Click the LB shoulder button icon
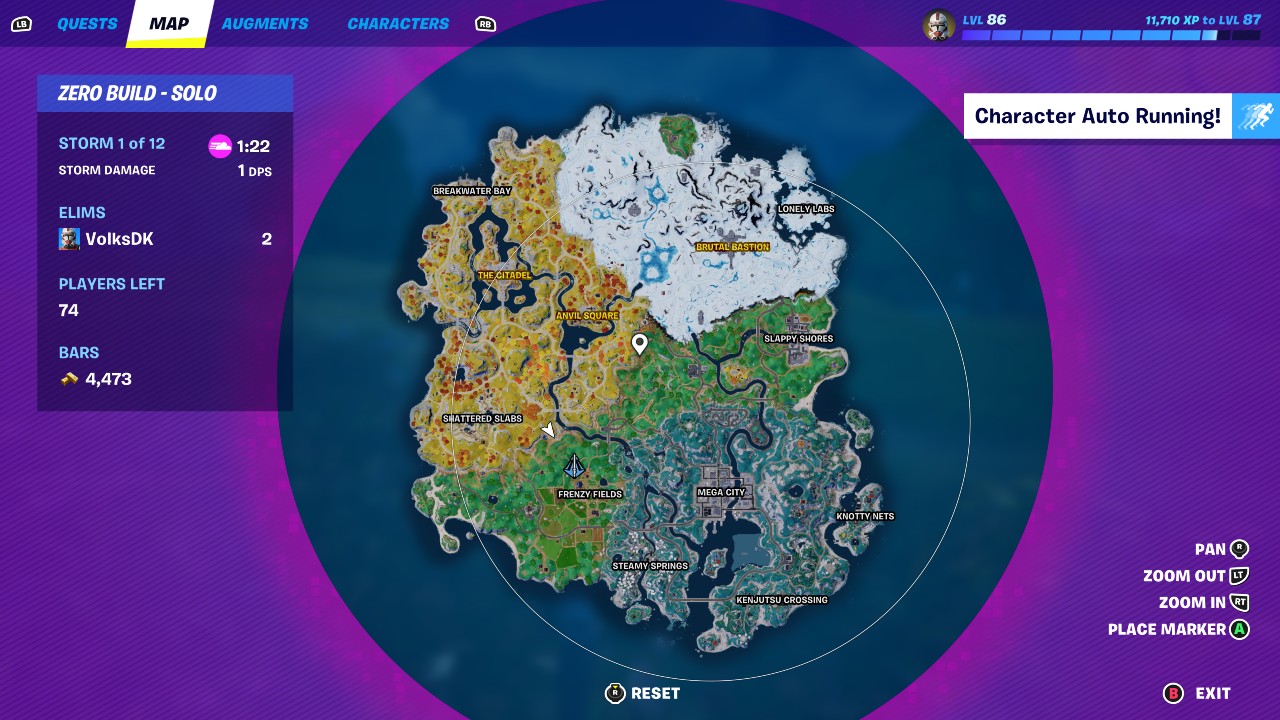 pos(22,23)
